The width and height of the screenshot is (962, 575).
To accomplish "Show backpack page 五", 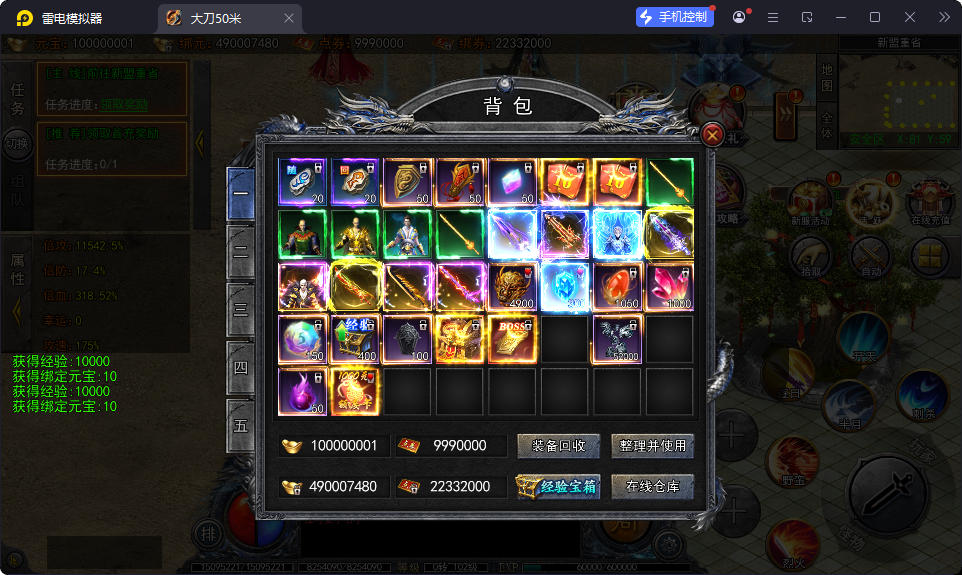I will pos(241,425).
